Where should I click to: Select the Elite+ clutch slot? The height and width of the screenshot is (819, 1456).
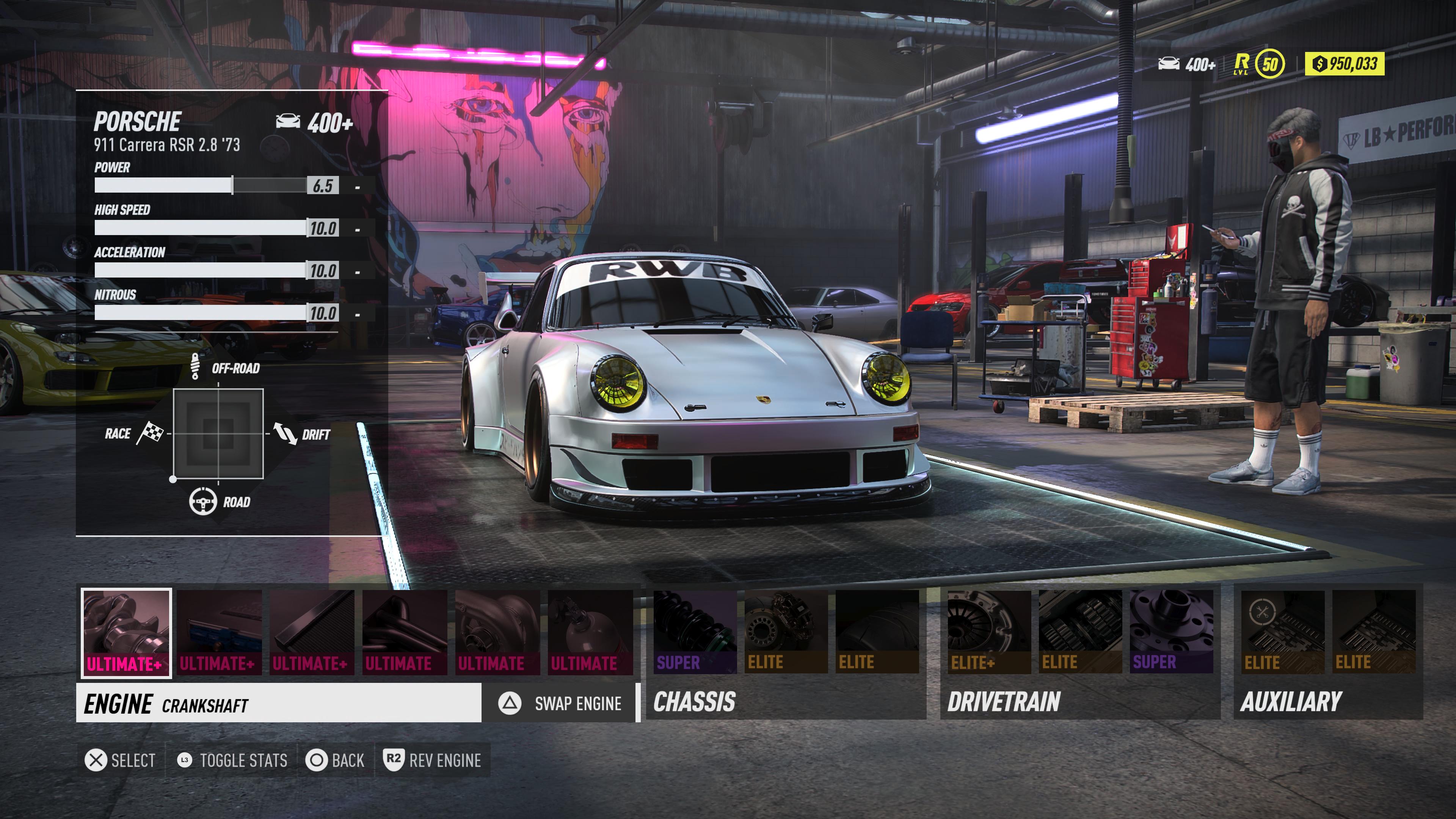(989, 632)
